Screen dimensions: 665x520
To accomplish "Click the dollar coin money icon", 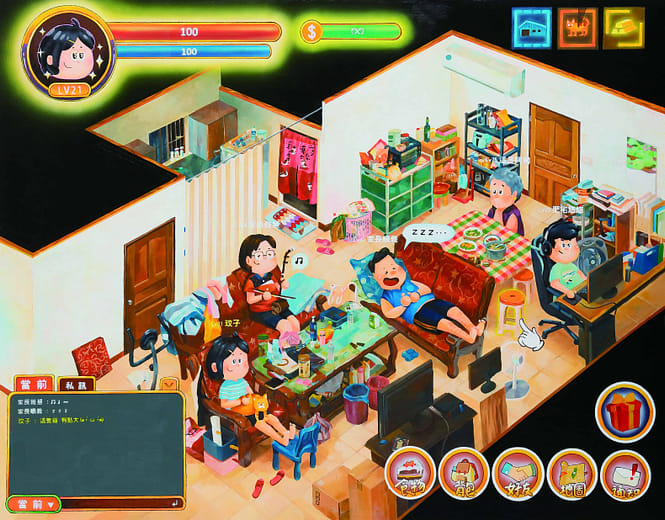I will [x=311, y=32].
